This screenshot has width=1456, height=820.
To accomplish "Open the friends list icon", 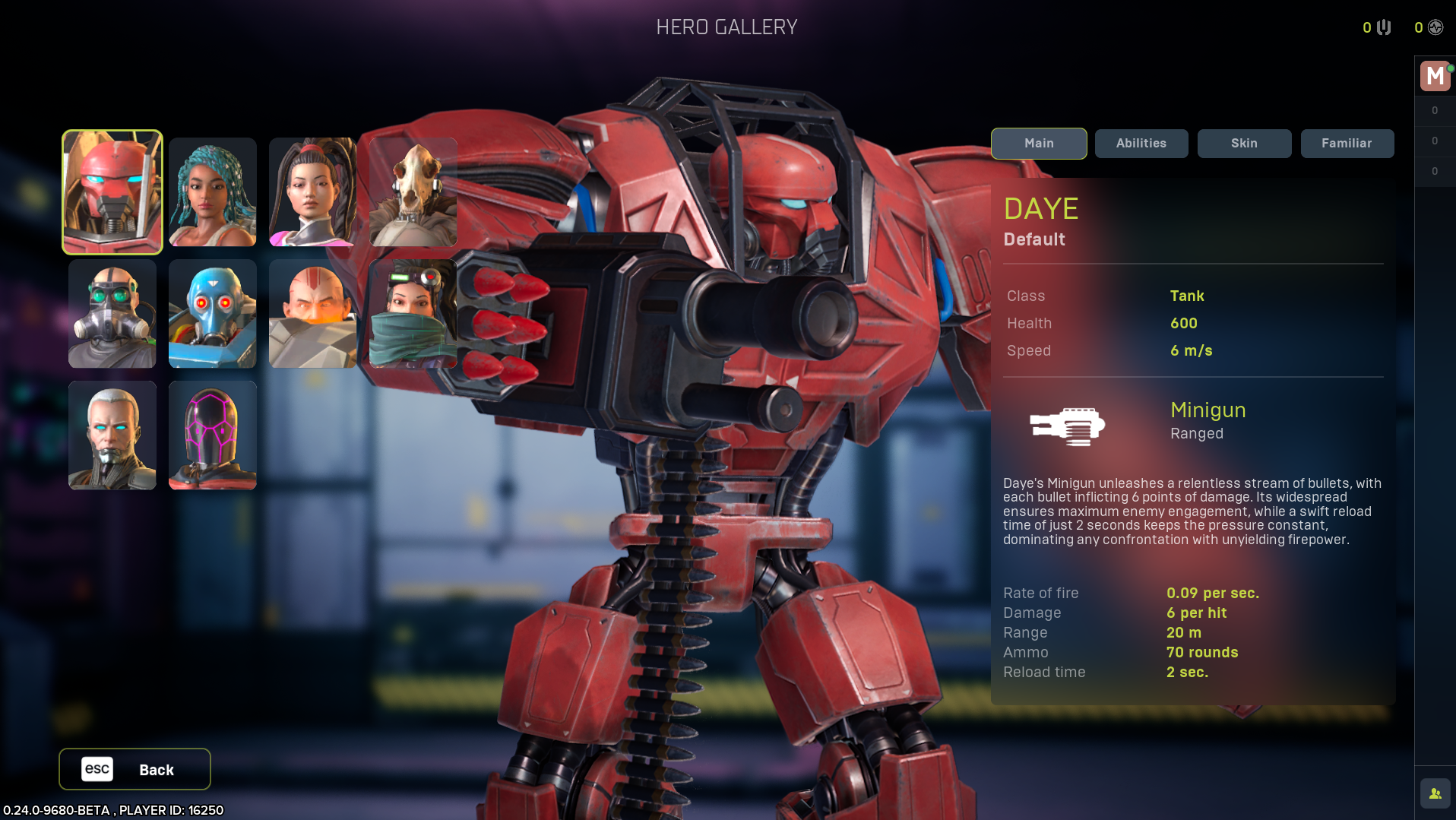I will pyautogui.click(x=1435, y=793).
